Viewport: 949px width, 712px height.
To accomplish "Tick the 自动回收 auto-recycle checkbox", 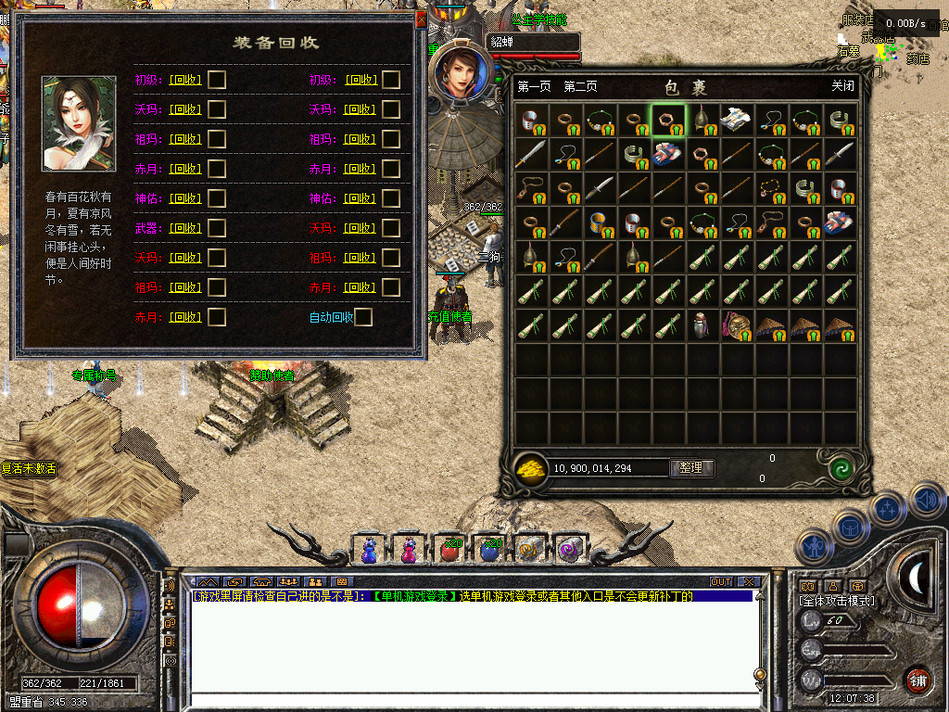I will tap(363, 317).
